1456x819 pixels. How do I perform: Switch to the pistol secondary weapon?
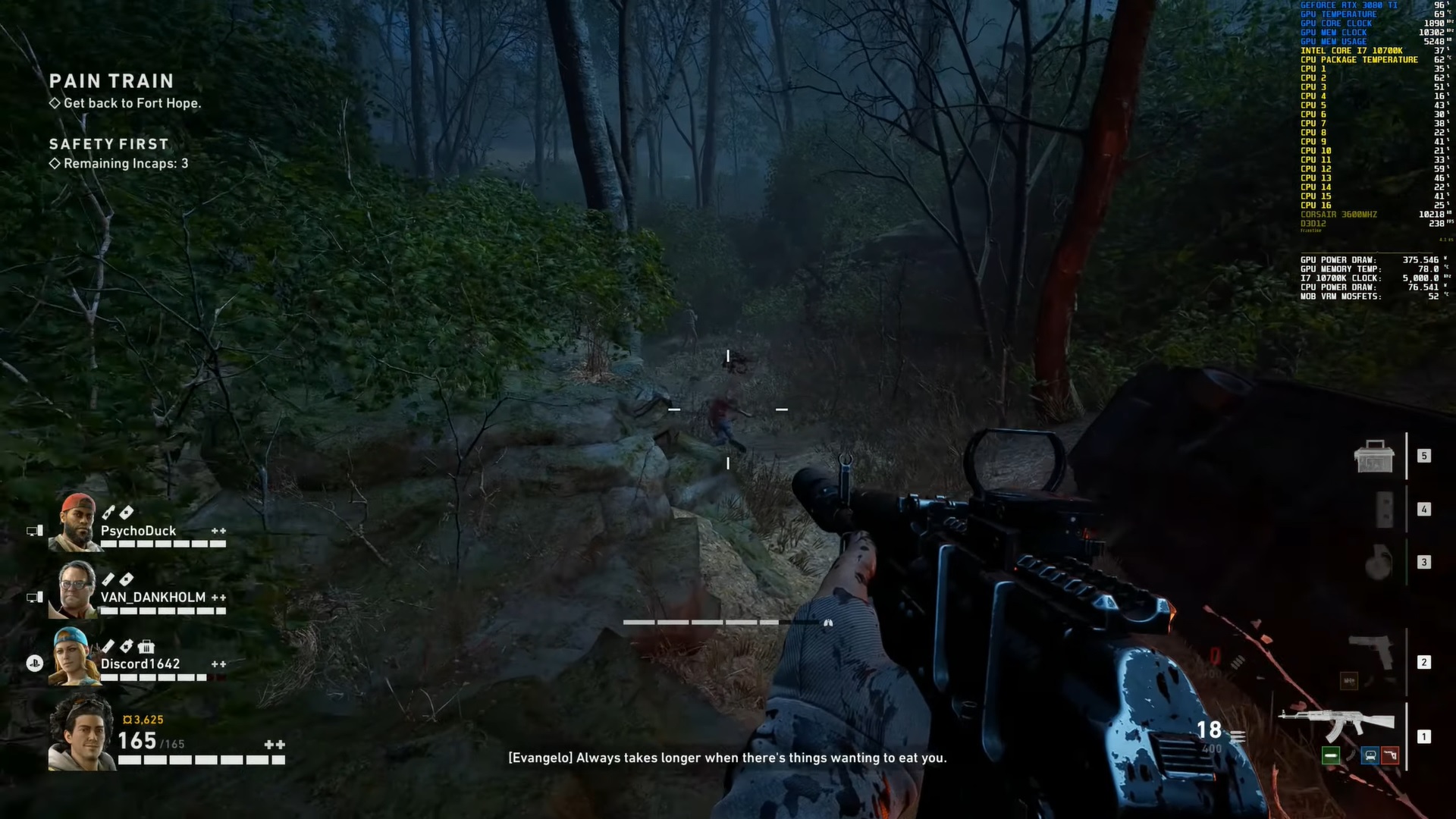click(x=1371, y=651)
